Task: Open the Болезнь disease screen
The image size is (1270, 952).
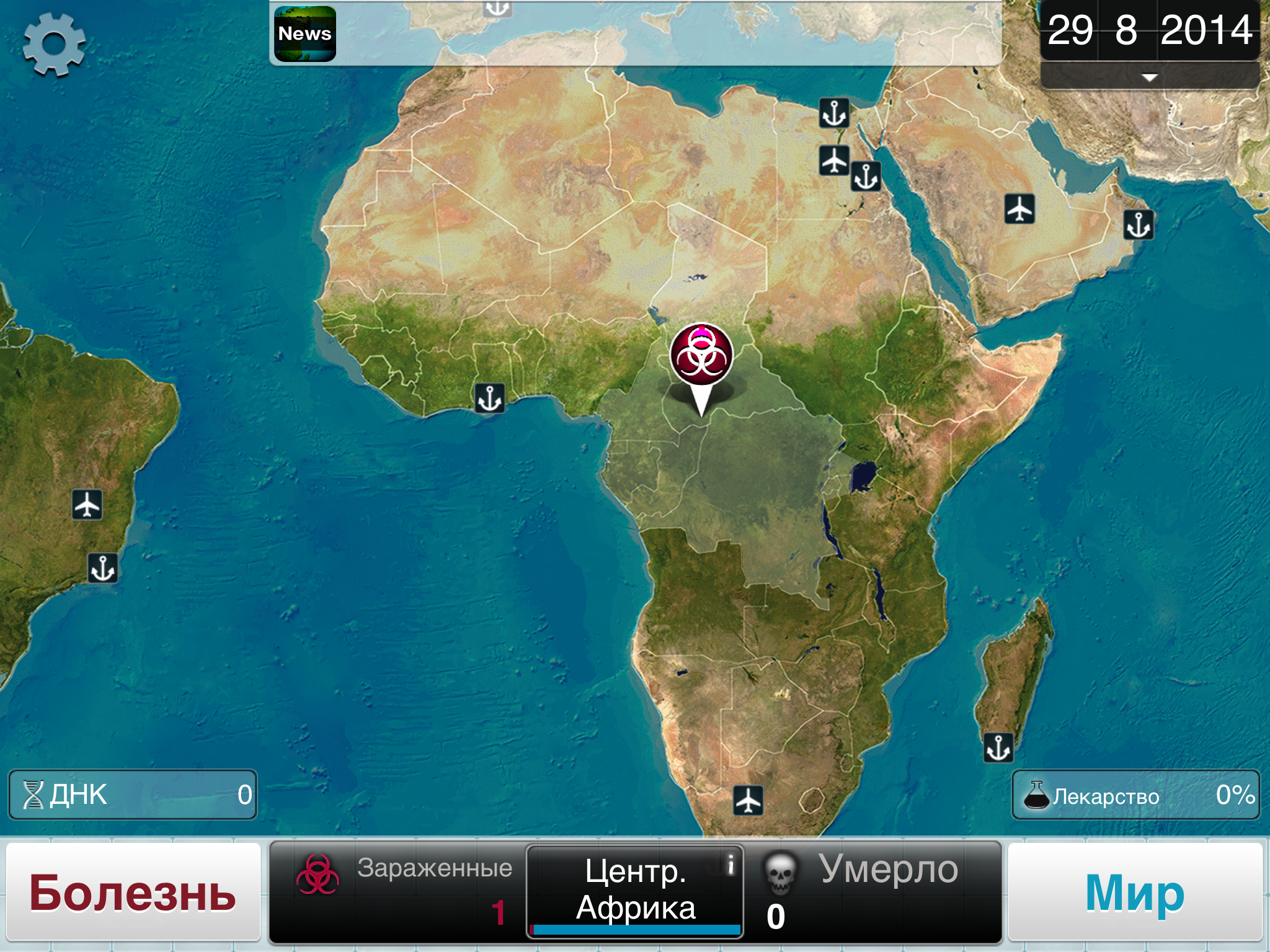Action: coord(133,892)
